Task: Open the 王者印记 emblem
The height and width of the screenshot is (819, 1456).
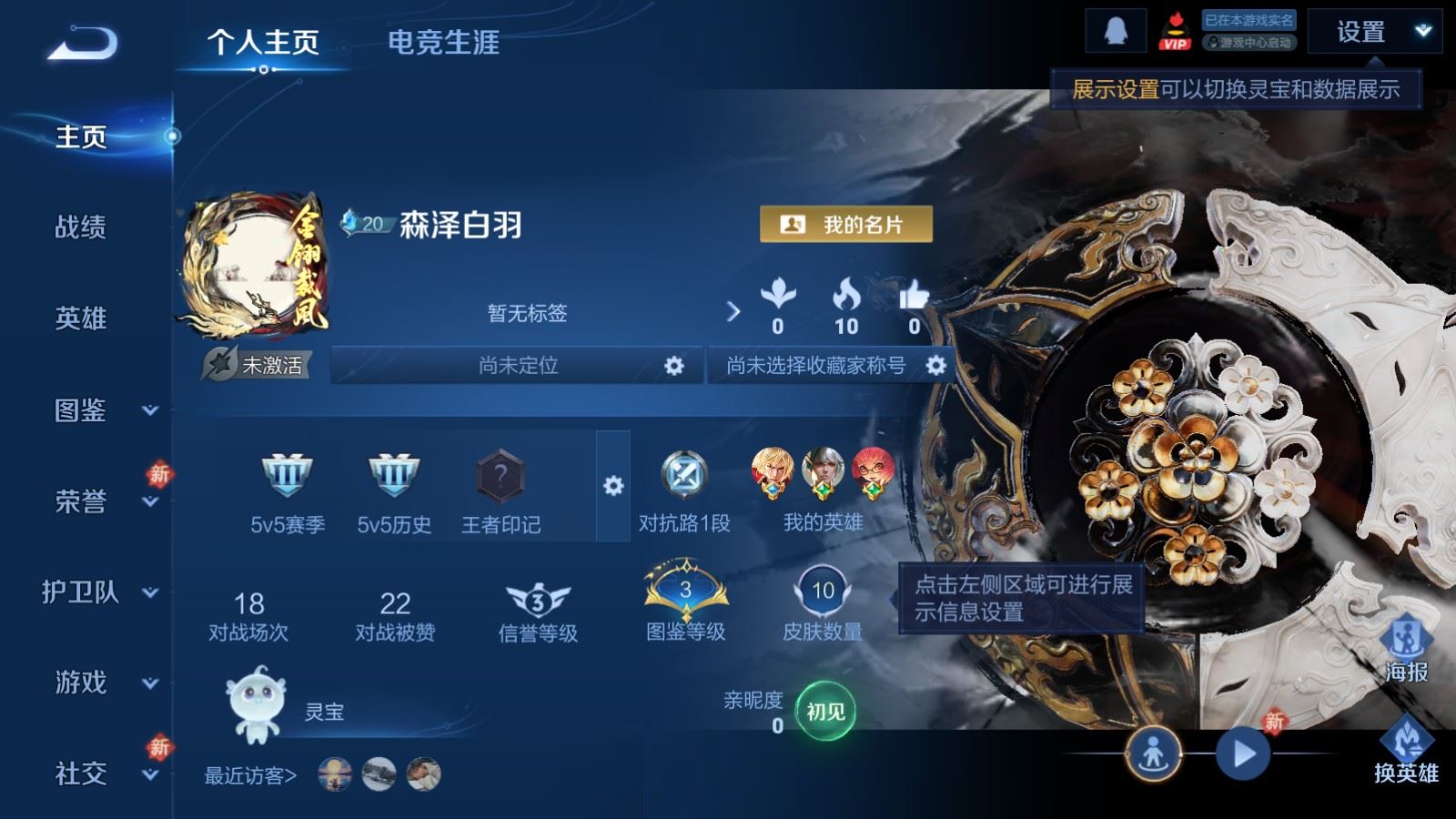Action: click(500, 491)
